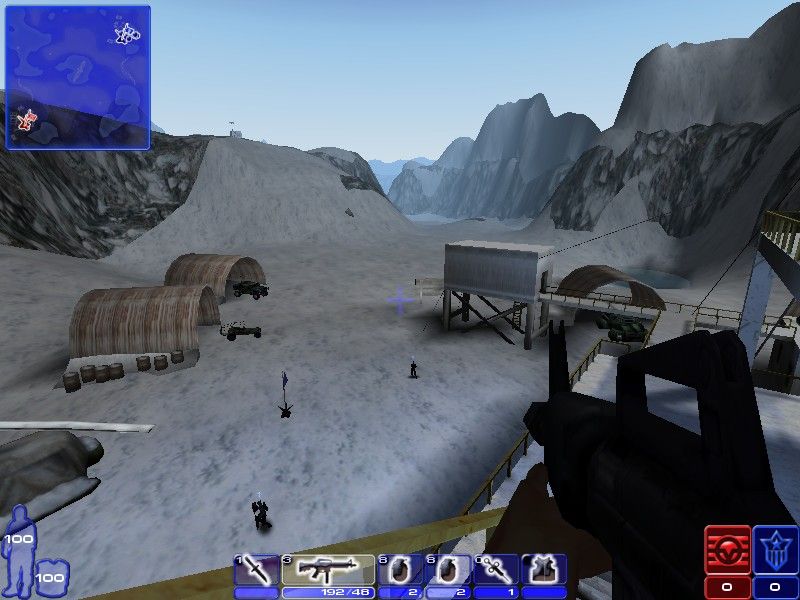The width and height of the screenshot is (800, 600).
Task: Click the red team emblem
Action: click(727, 551)
